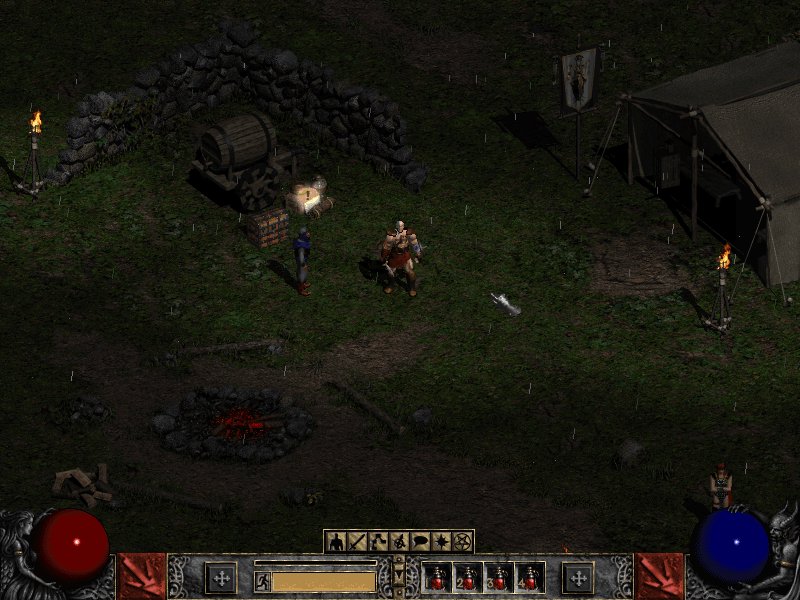Click the speech bubble message log icon

pyautogui.click(x=419, y=542)
